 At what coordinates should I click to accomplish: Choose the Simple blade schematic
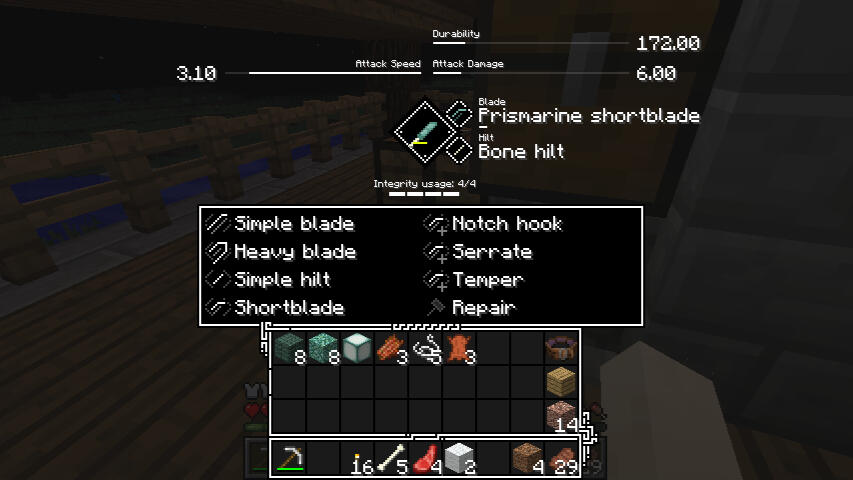pyautogui.click(x=293, y=224)
